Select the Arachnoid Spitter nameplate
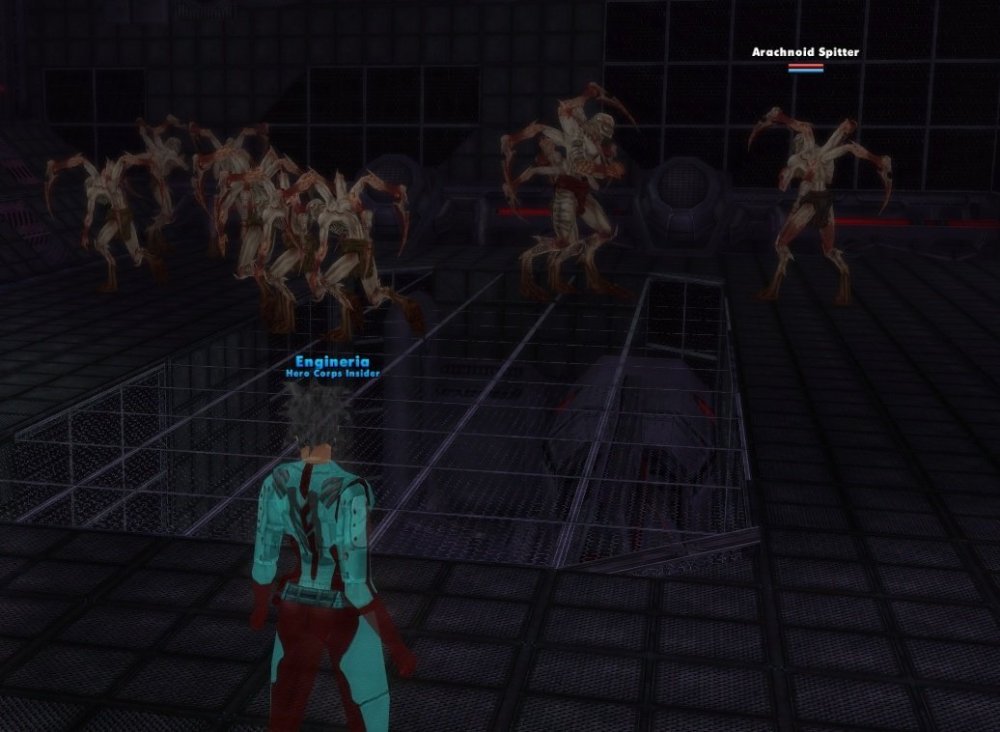 tap(805, 52)
